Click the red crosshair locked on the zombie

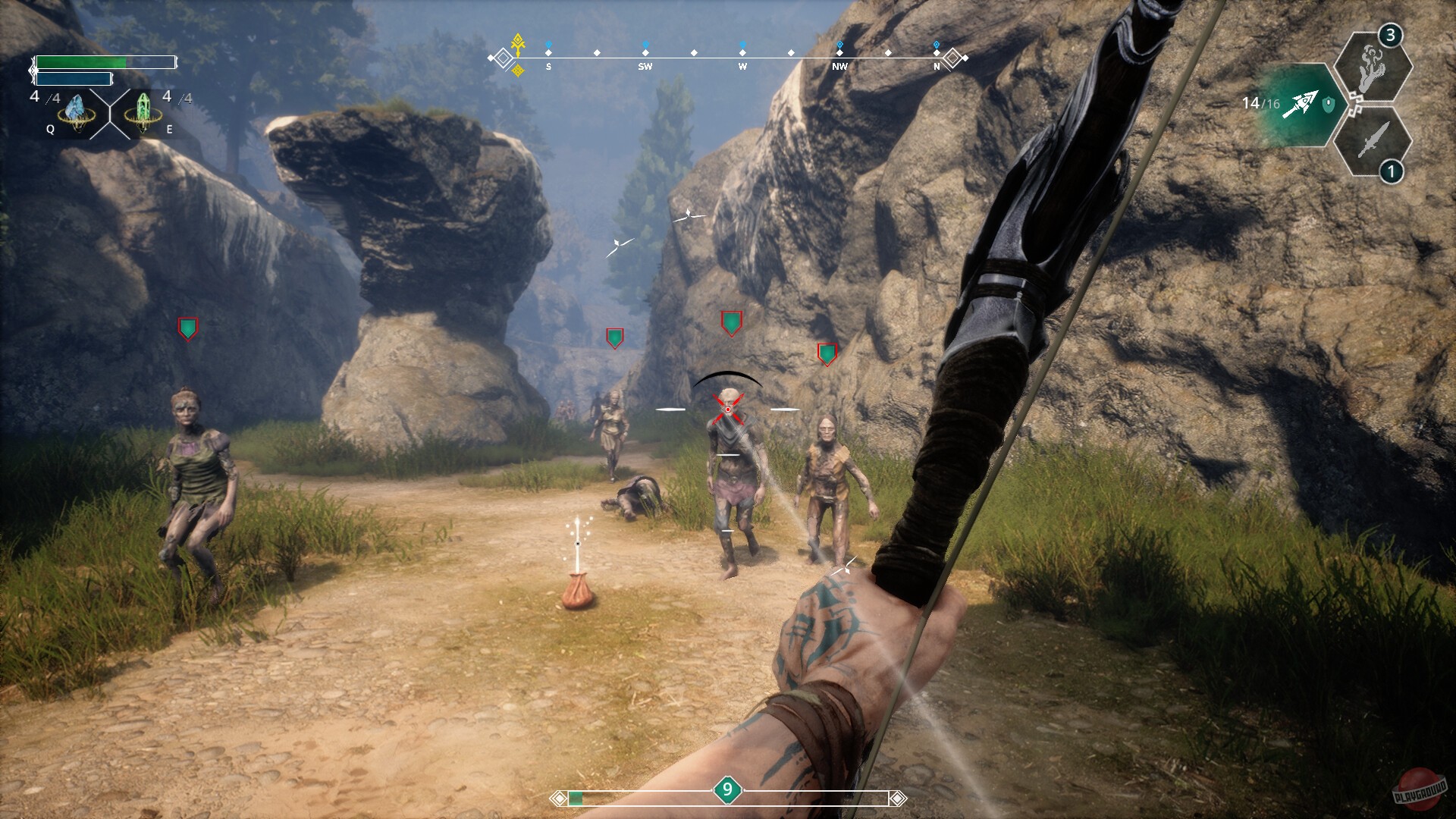tap(727, 409)
